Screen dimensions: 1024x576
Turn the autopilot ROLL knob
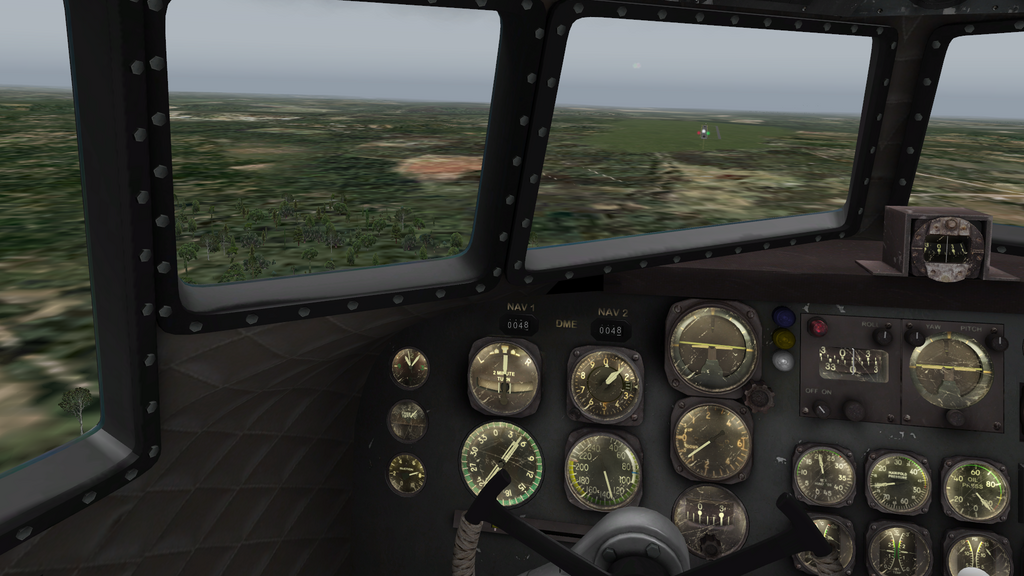(x=883, y=336)
